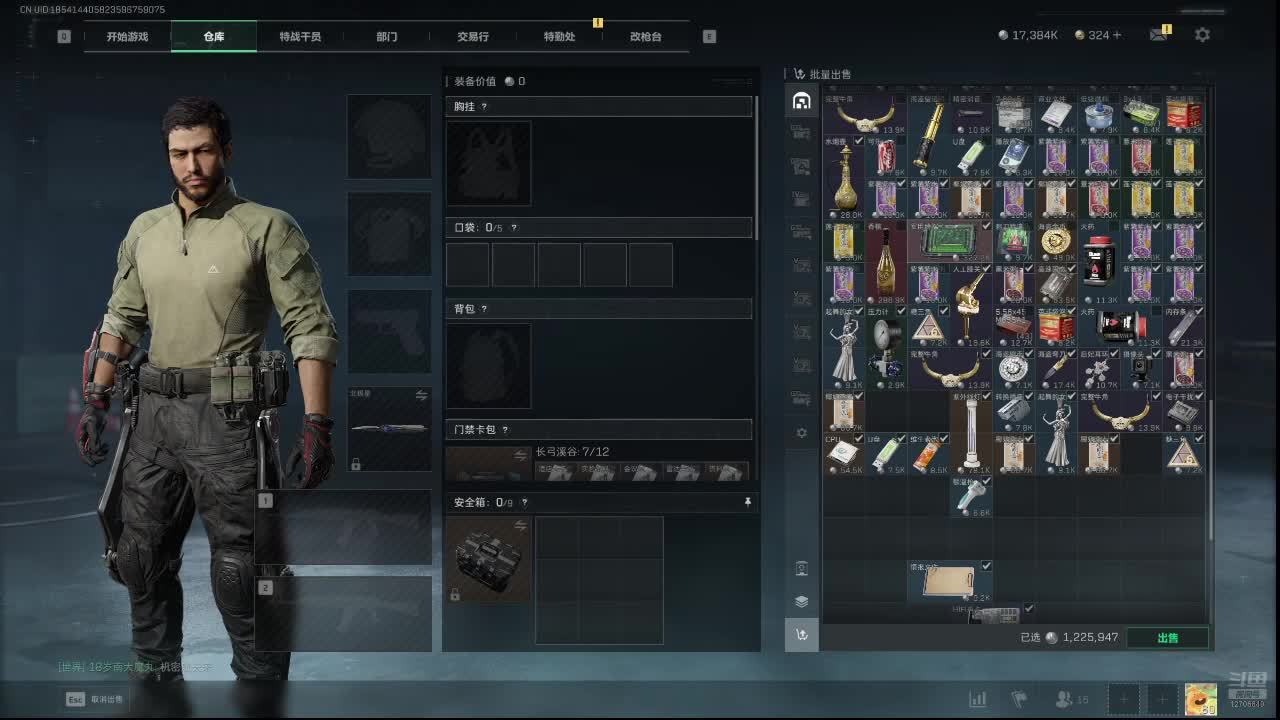Viewport: 1280px width, 720px height.
Task: Open the 开始游戏 (Start Game) tab
Action: 127,37
